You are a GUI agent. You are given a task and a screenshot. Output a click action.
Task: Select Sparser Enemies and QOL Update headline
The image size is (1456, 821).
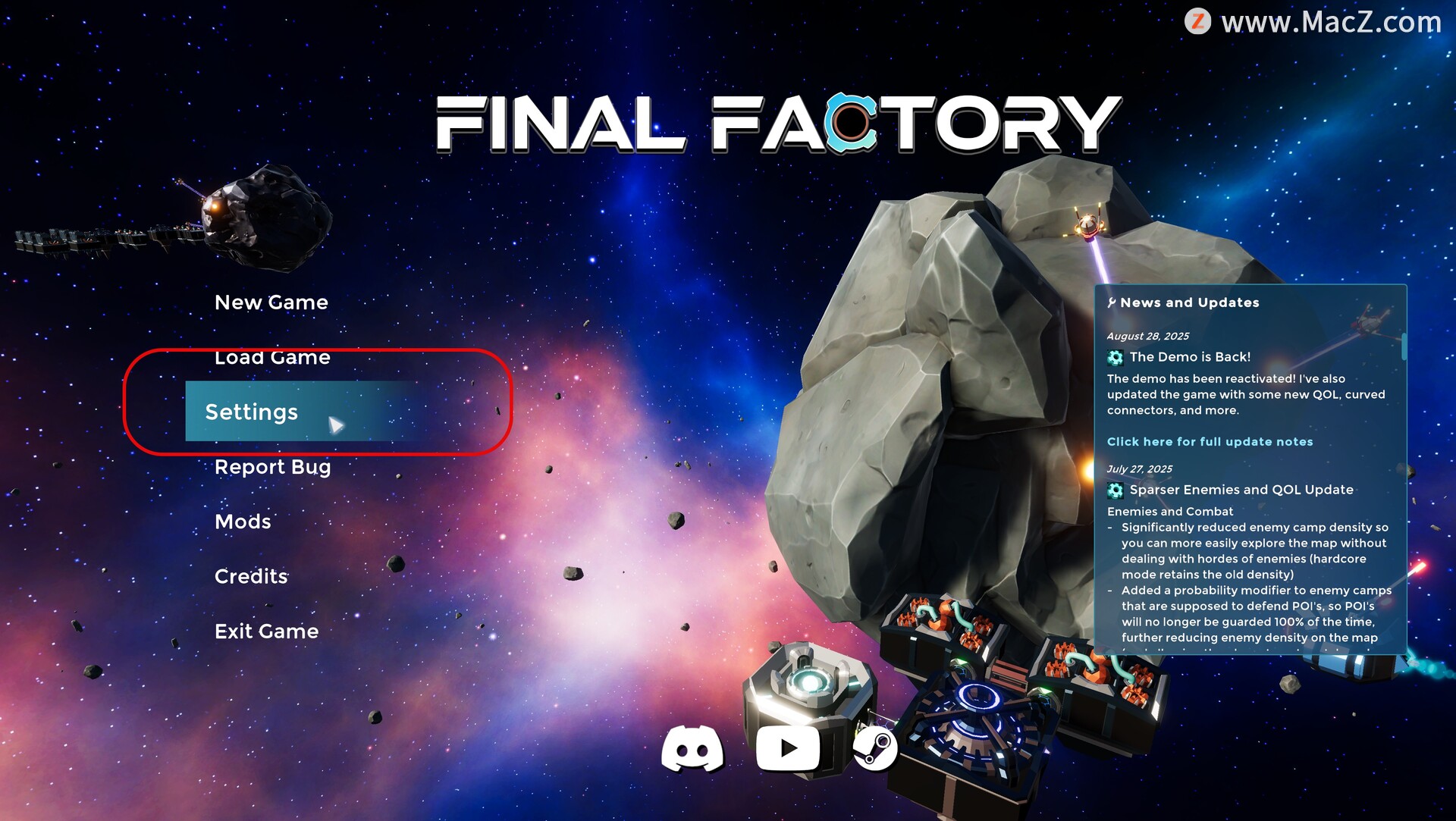pyautogui.click(x=1241, y=490)
